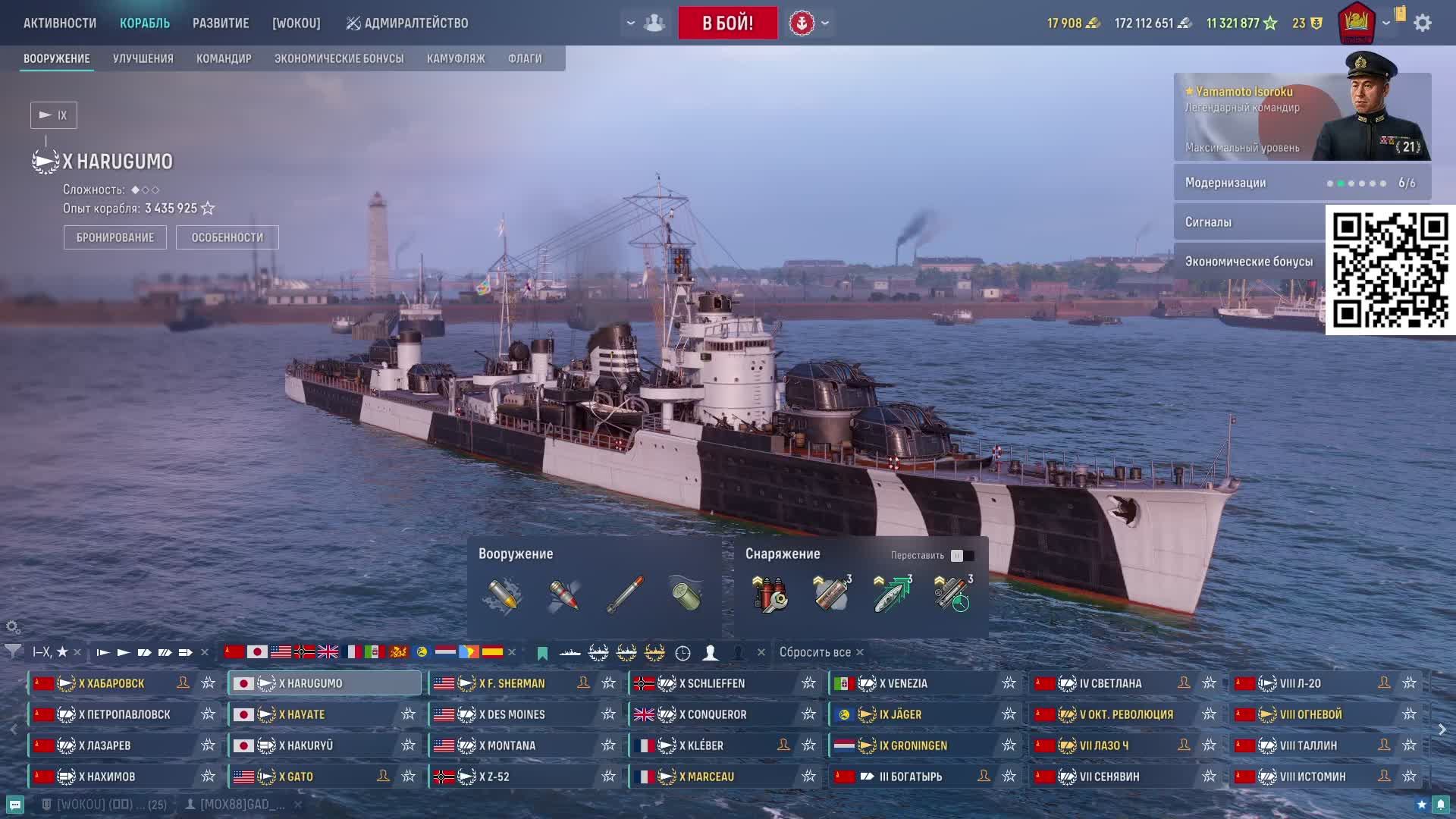Open the РАЗВИТИЕ menu

tap(221, 23)
